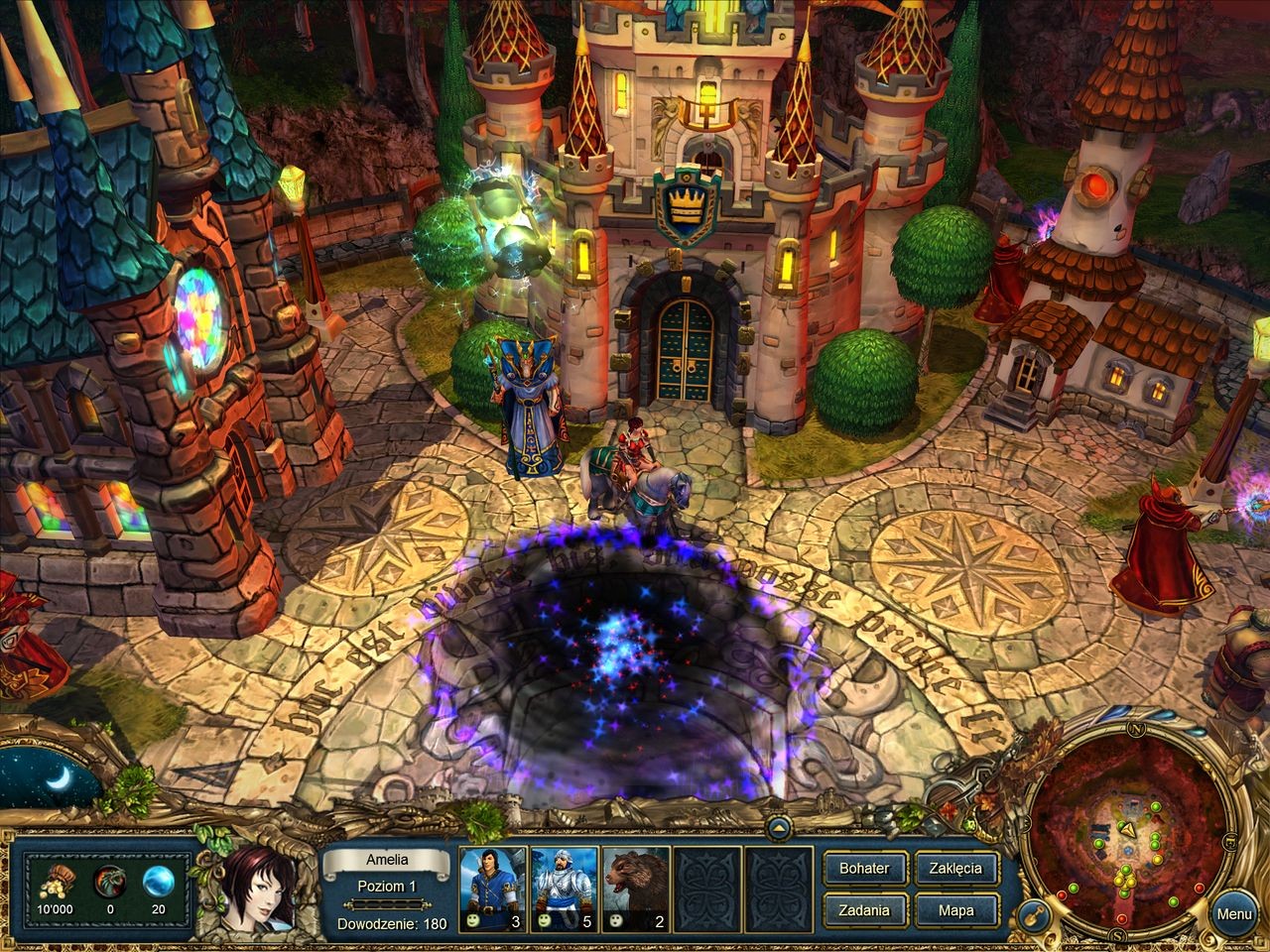The height and width of the screenshot is (952, 1270).
Task: Select the armored knight troop slot
Action: click(565, 889)
